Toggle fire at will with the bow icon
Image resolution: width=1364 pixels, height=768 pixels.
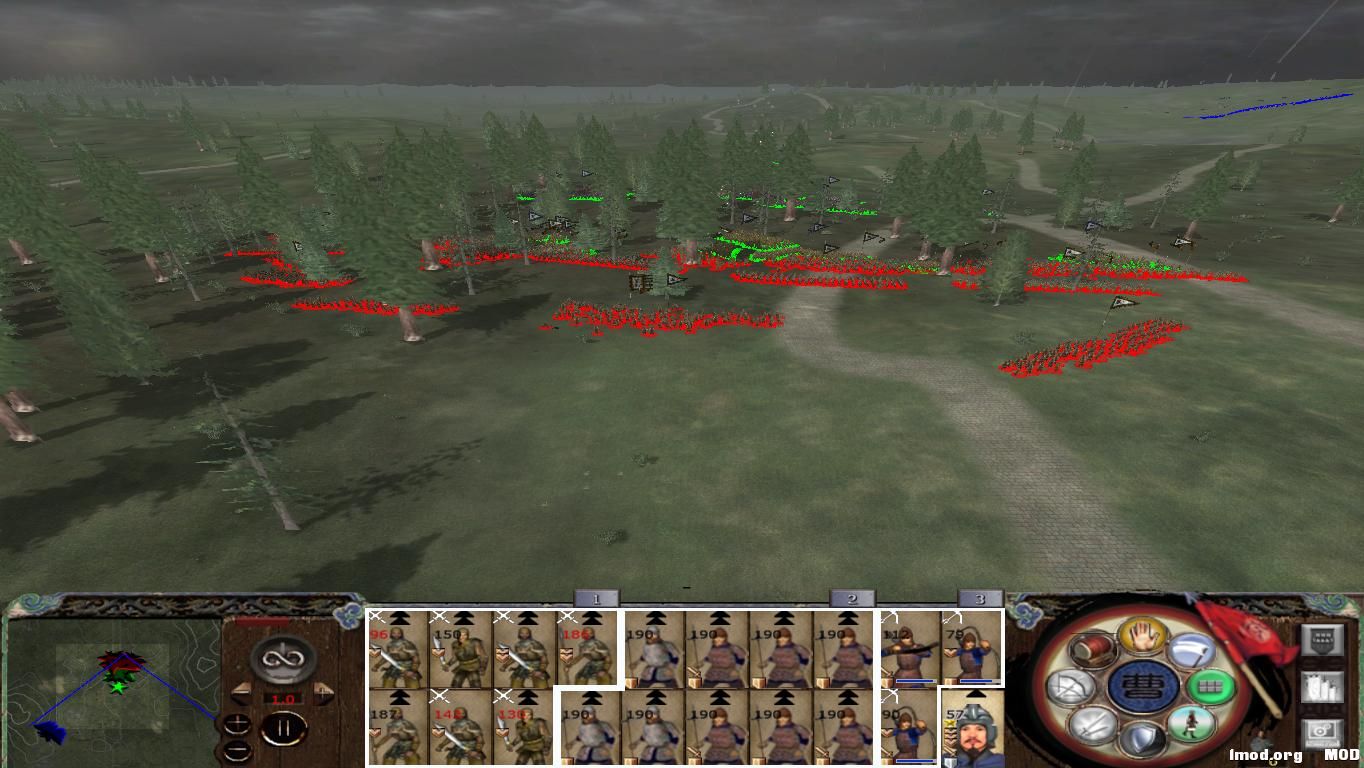click(1071, 686)
